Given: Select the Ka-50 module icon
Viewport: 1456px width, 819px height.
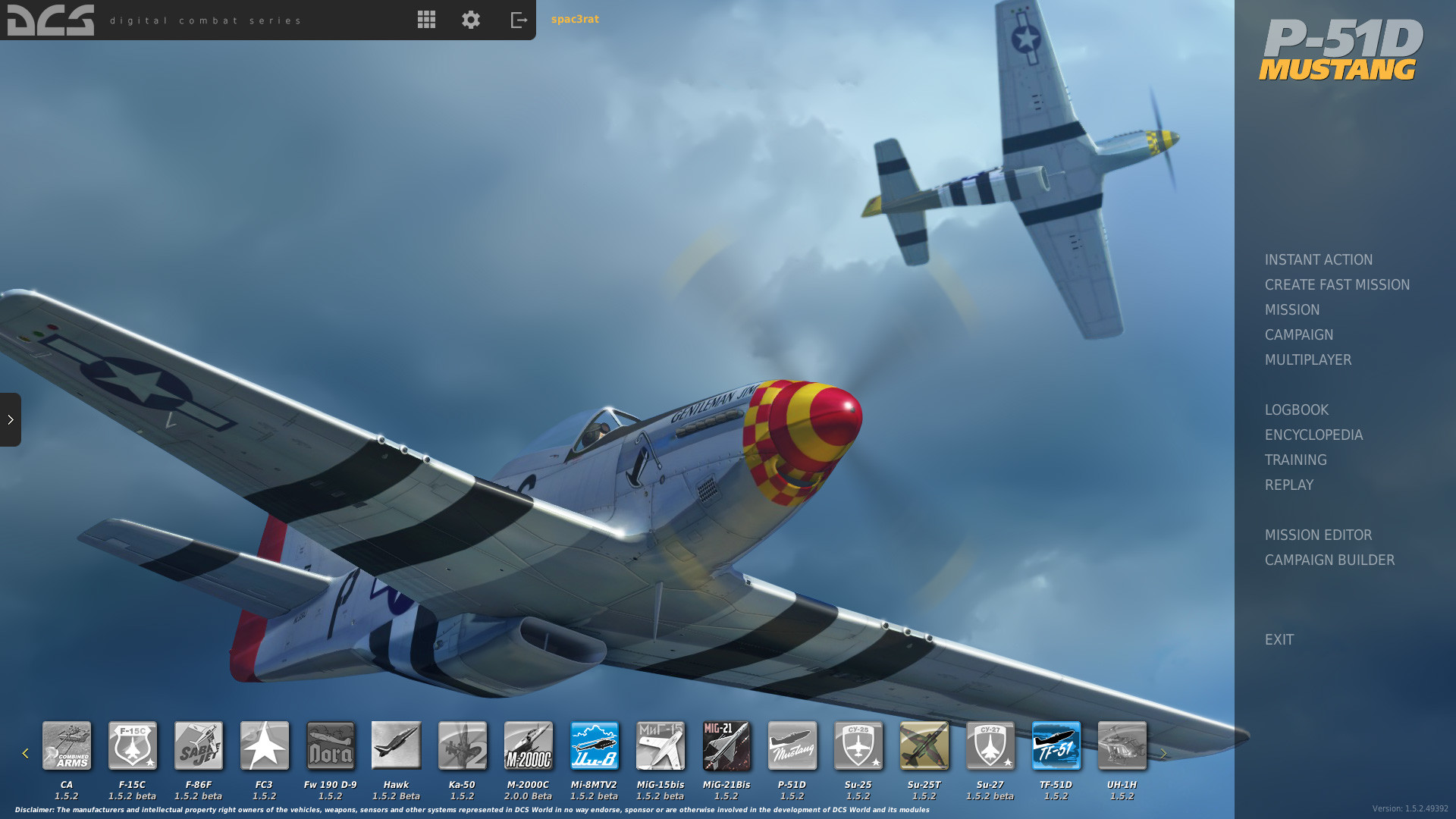Looking at the screenshot, I should click(463, 745).
